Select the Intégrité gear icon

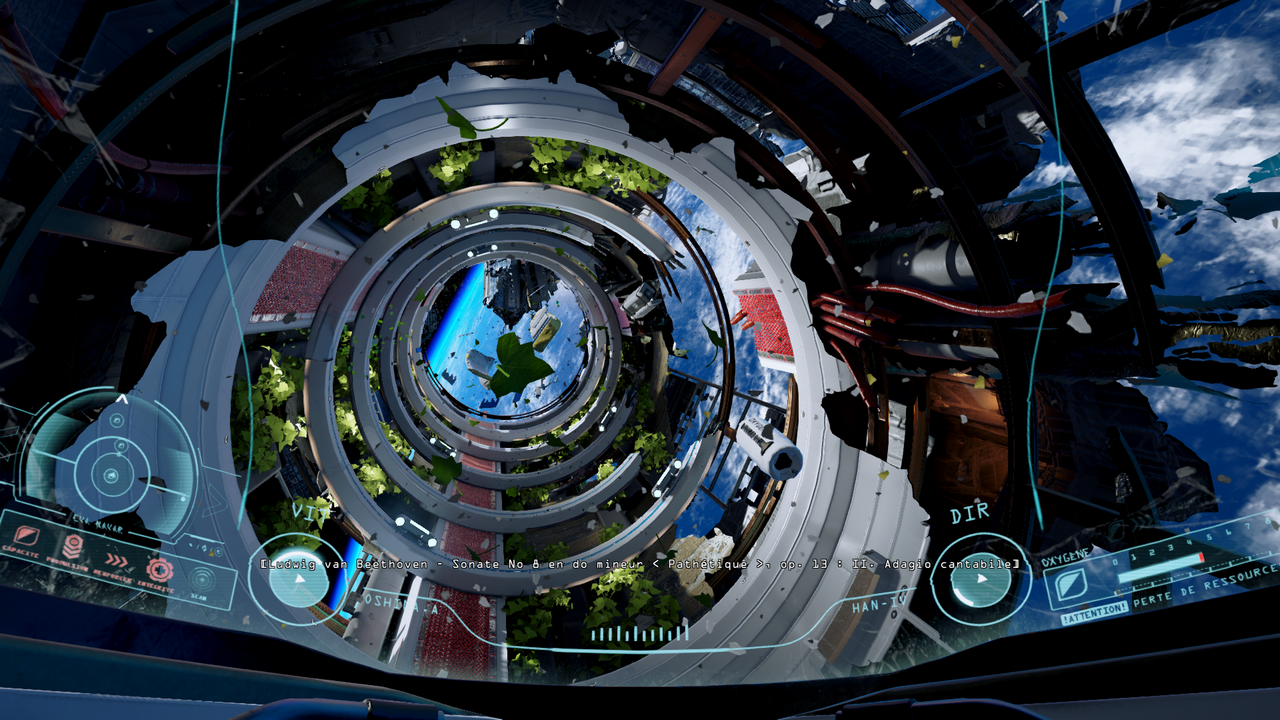(160, 570)
